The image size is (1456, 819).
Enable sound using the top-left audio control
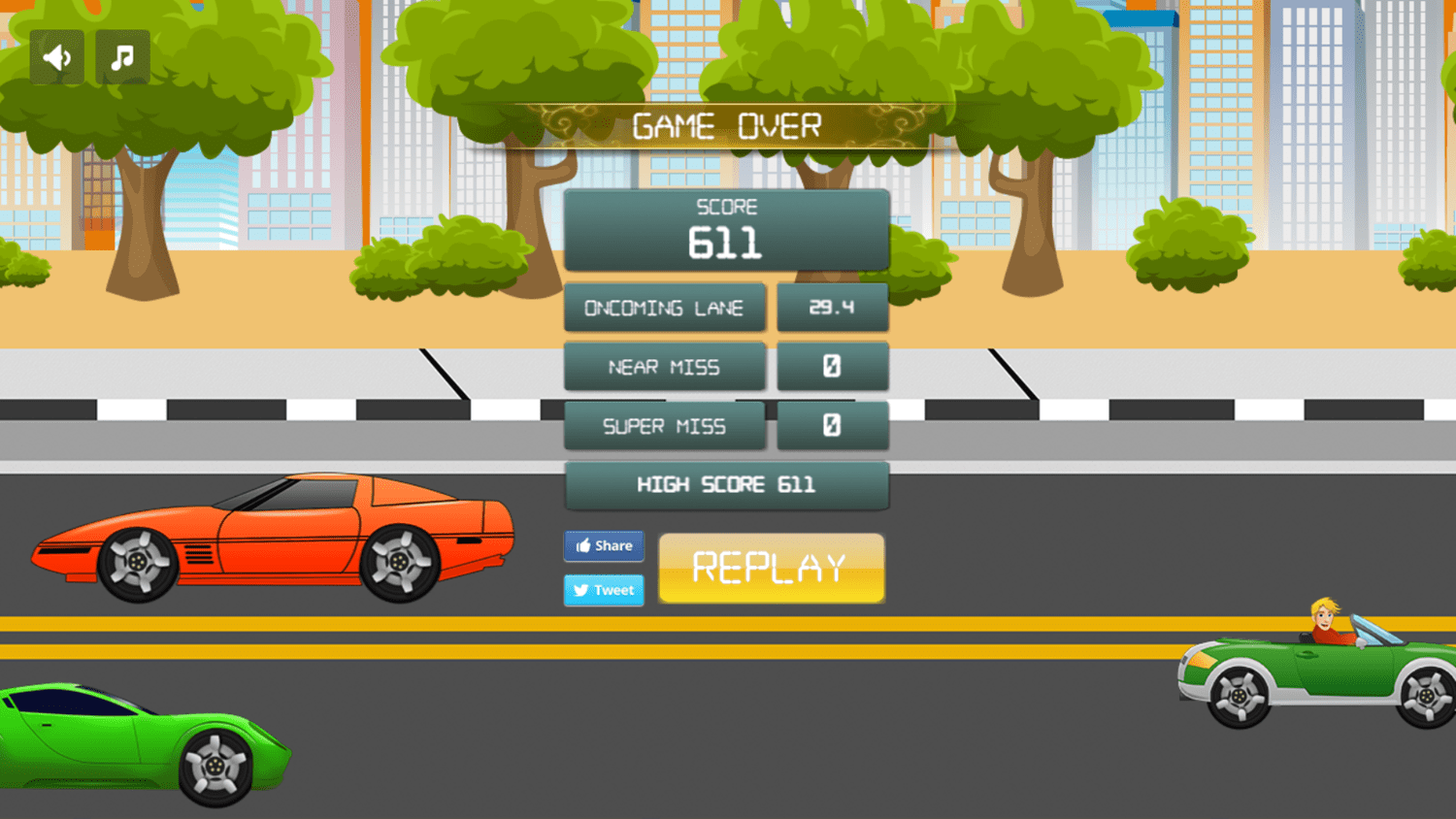pos(55,56)
